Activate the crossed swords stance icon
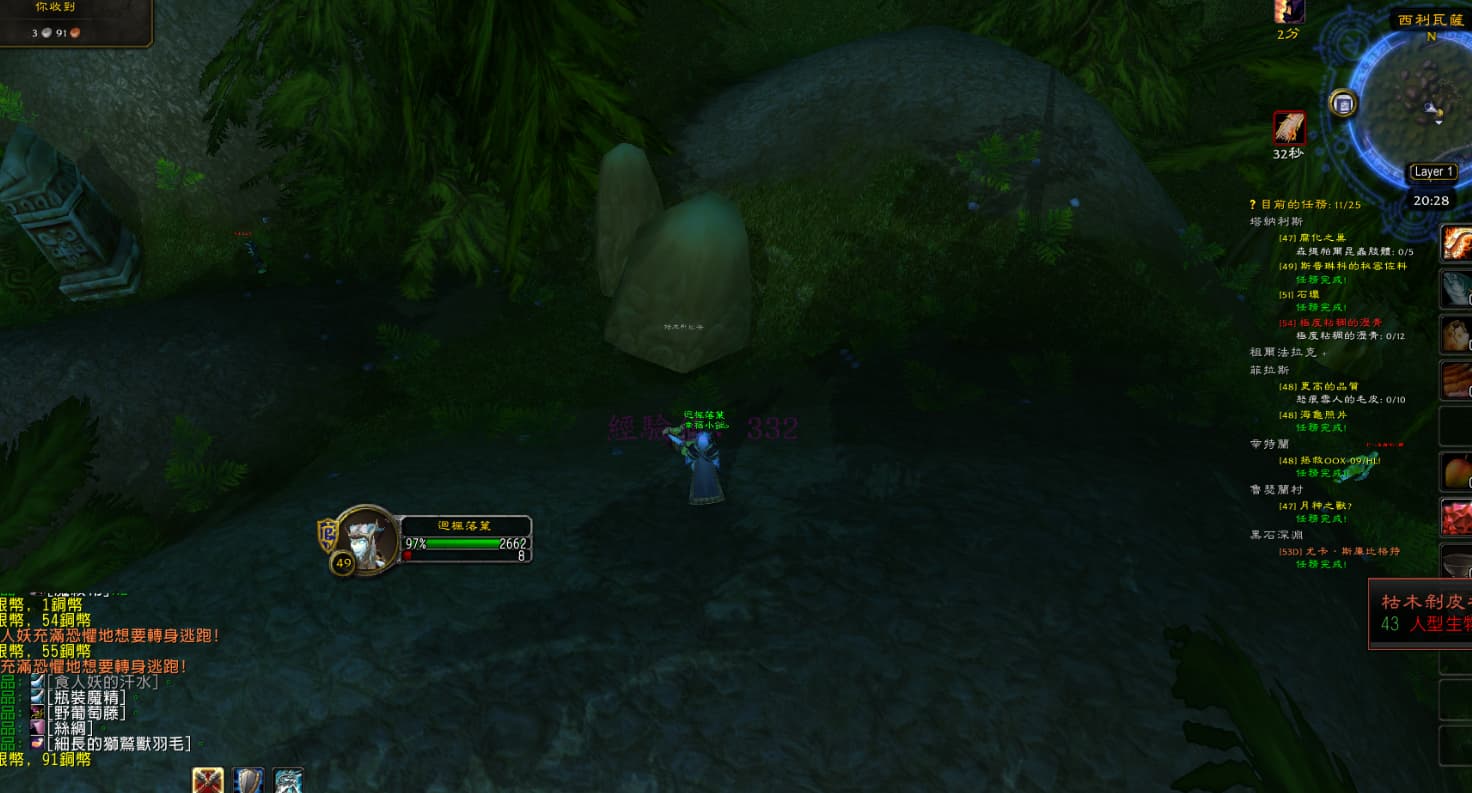The image size is (1472, 793). click(208, 781)
